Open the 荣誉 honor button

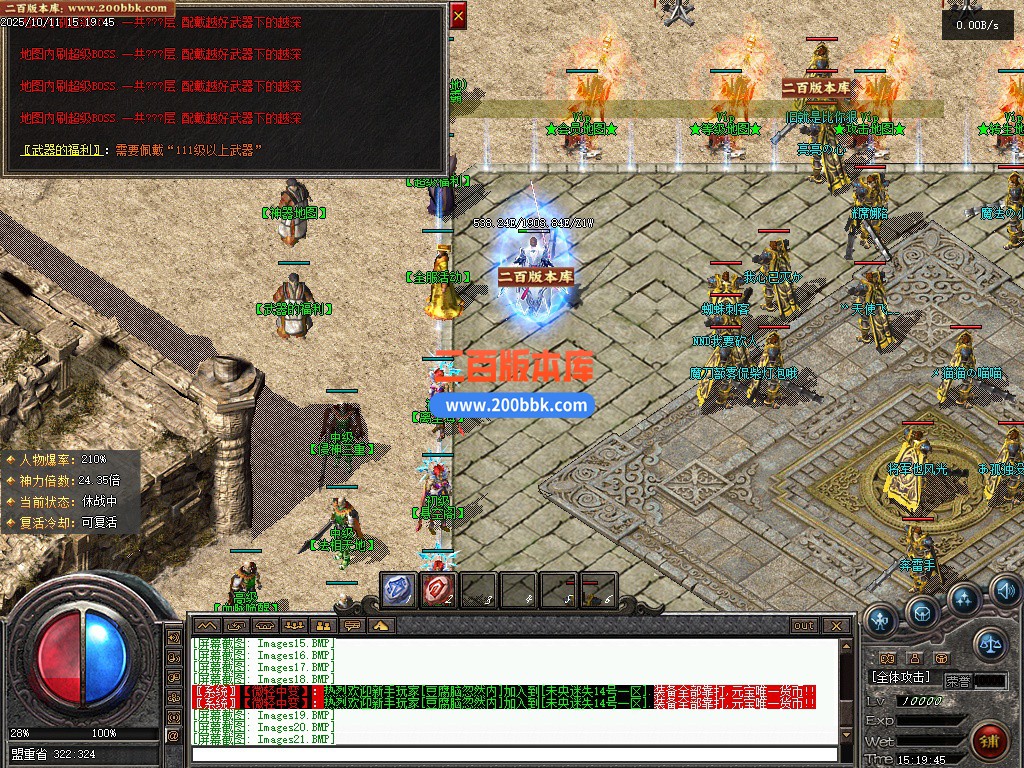pyautogui.click(x=958, y=680)
